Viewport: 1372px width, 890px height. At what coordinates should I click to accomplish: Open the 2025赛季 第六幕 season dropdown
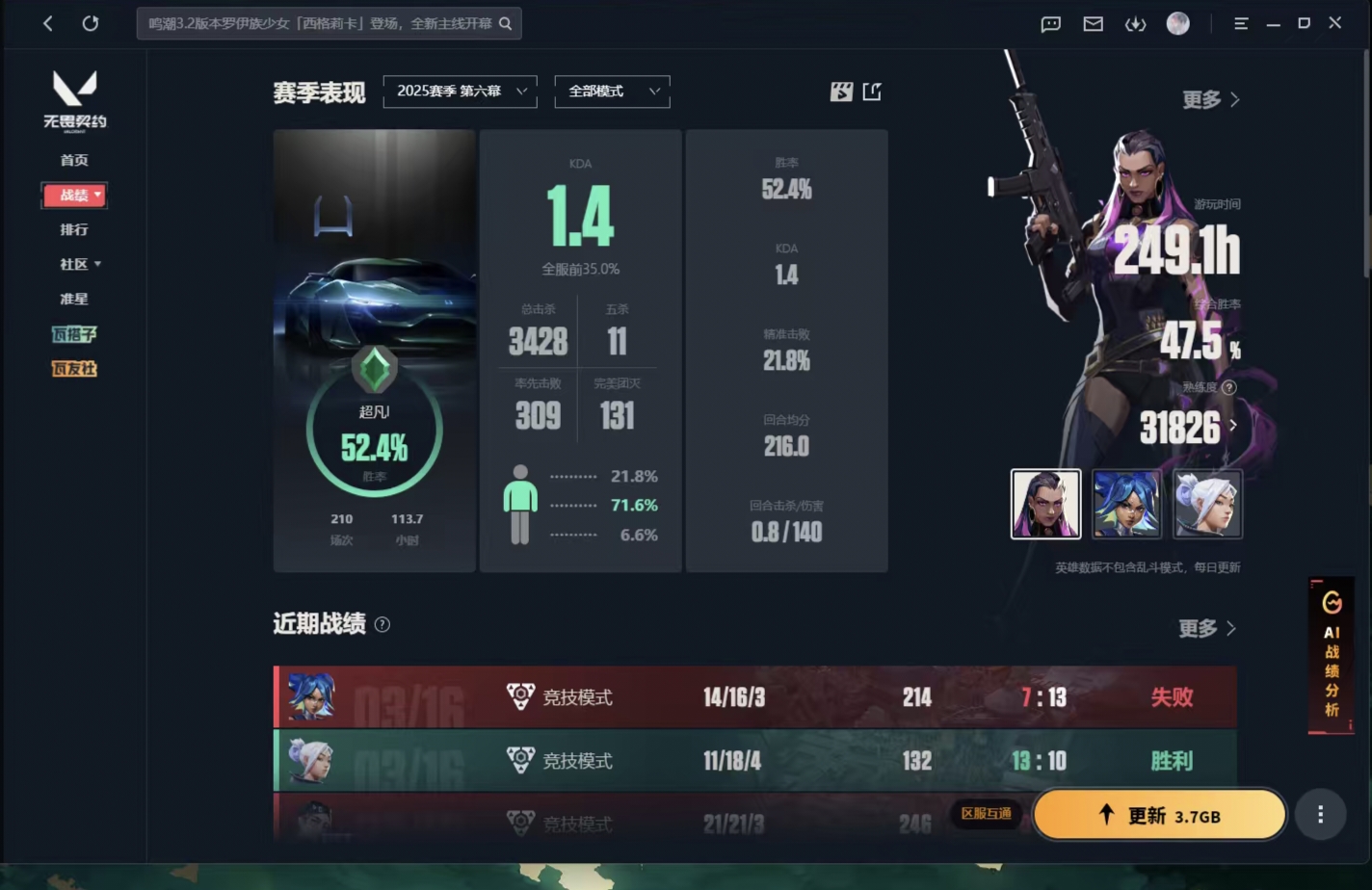coord(460,92)
